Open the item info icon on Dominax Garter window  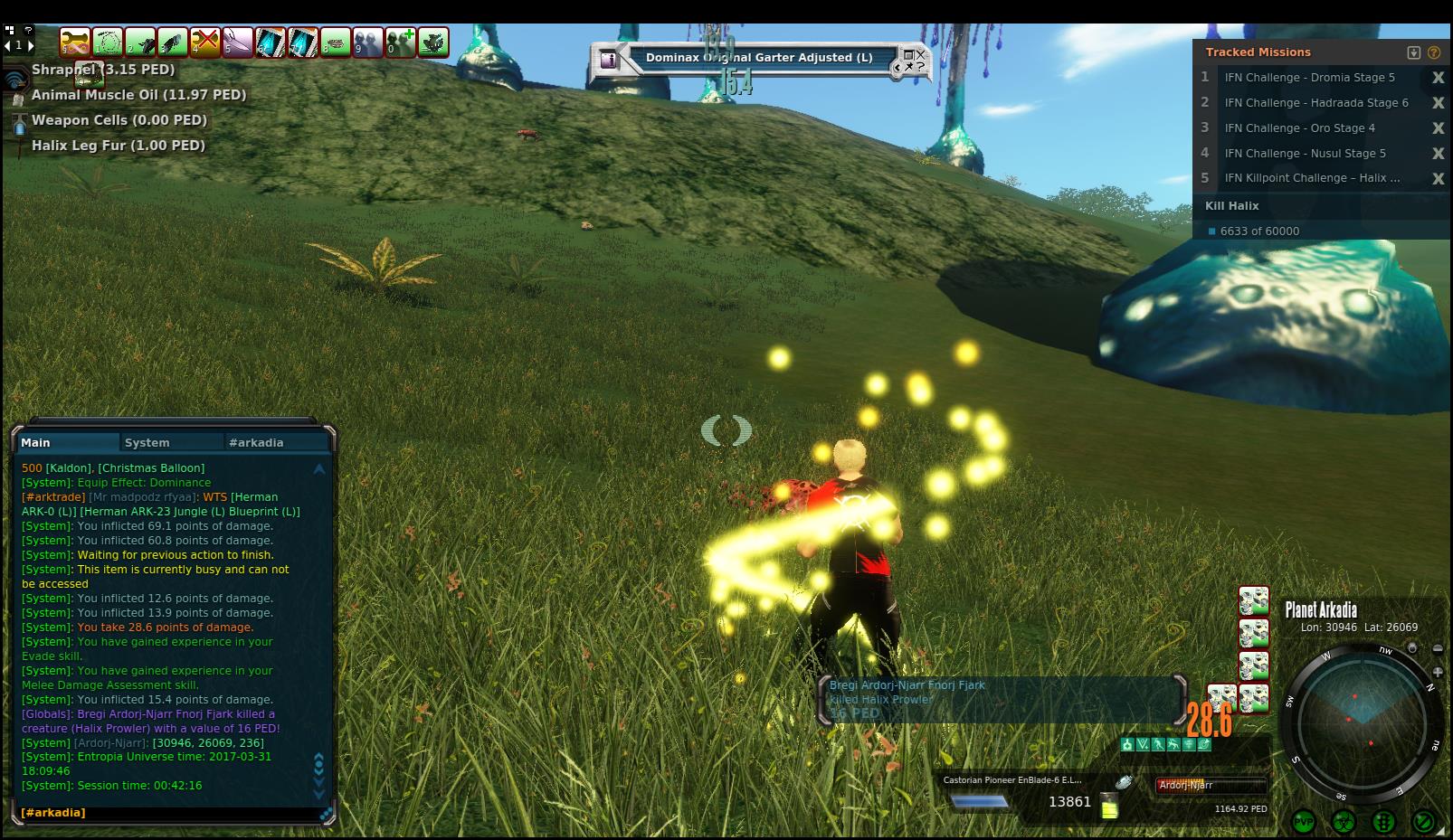pyautogui.click(x=609, y=60)
